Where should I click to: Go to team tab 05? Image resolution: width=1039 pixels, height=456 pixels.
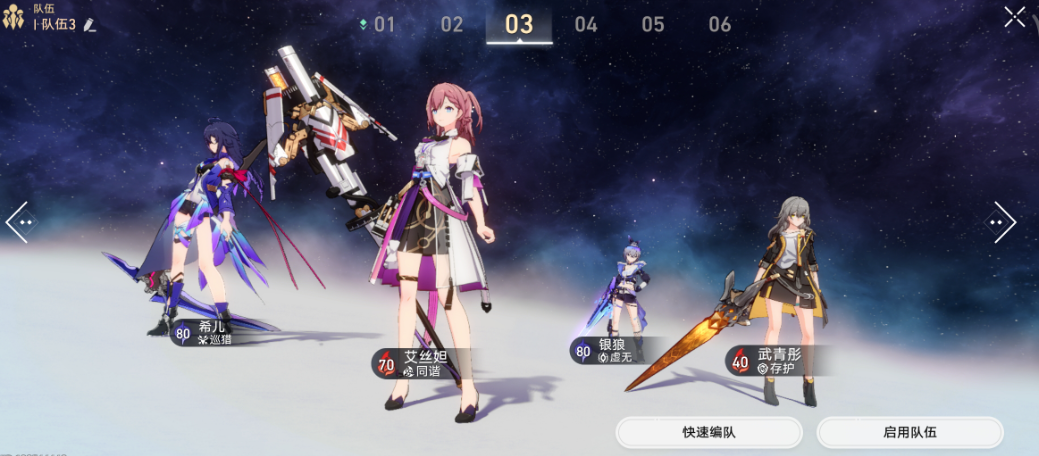653,25
